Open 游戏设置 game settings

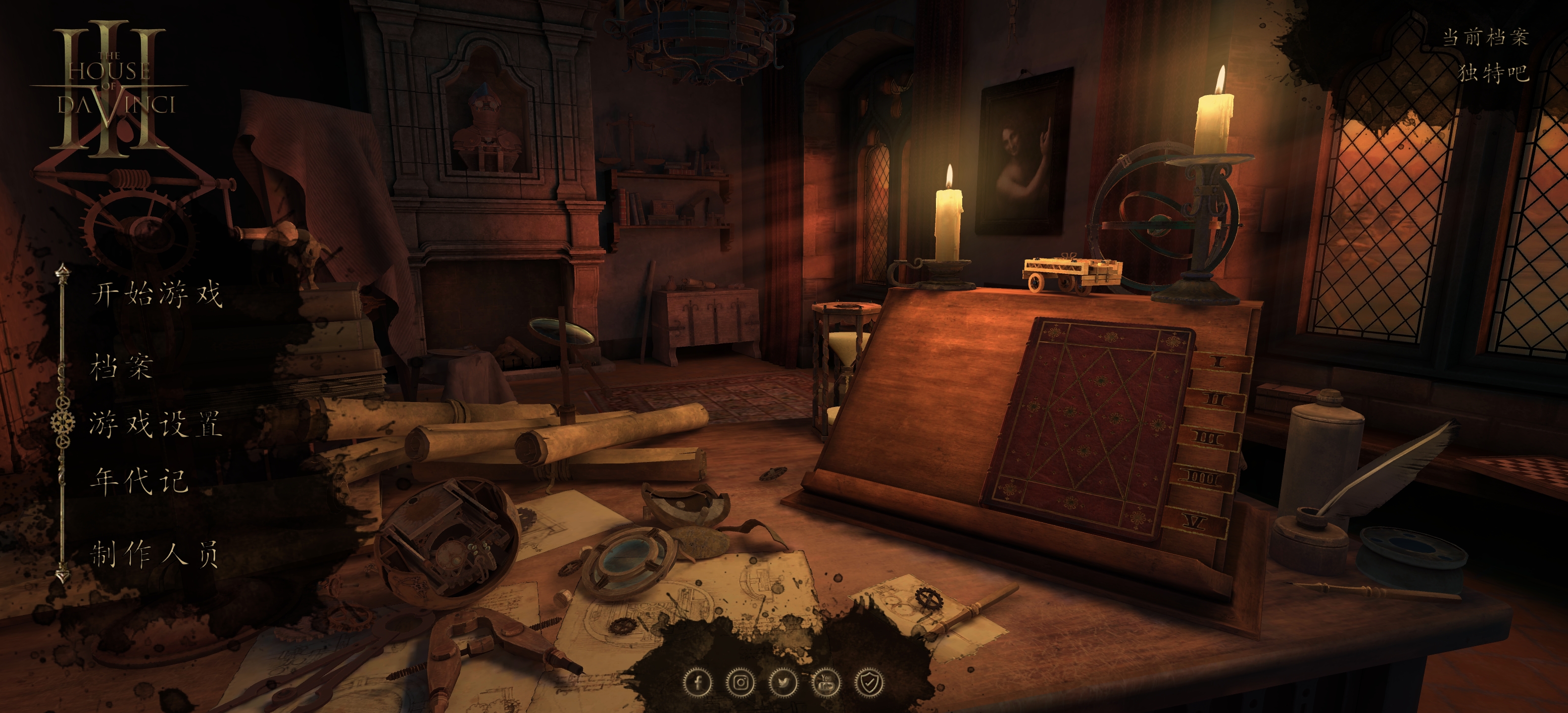(155, 424)
